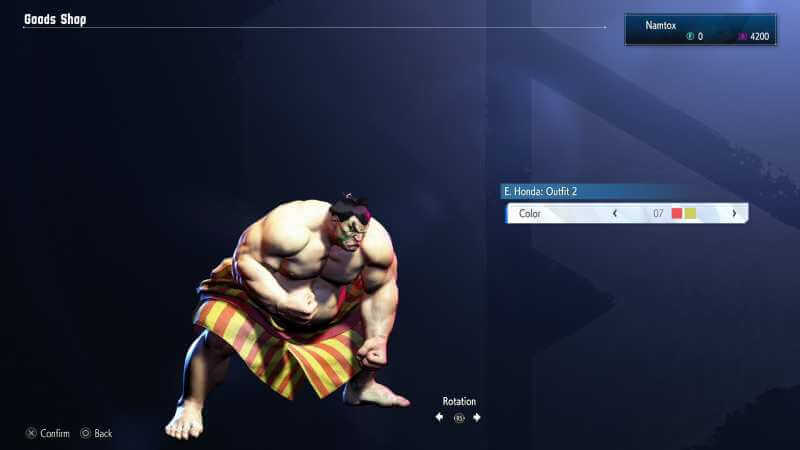Rotate the character with the left Rotation arrow
Viewport: 800px width, 450px height.
[x=439, y=417]
